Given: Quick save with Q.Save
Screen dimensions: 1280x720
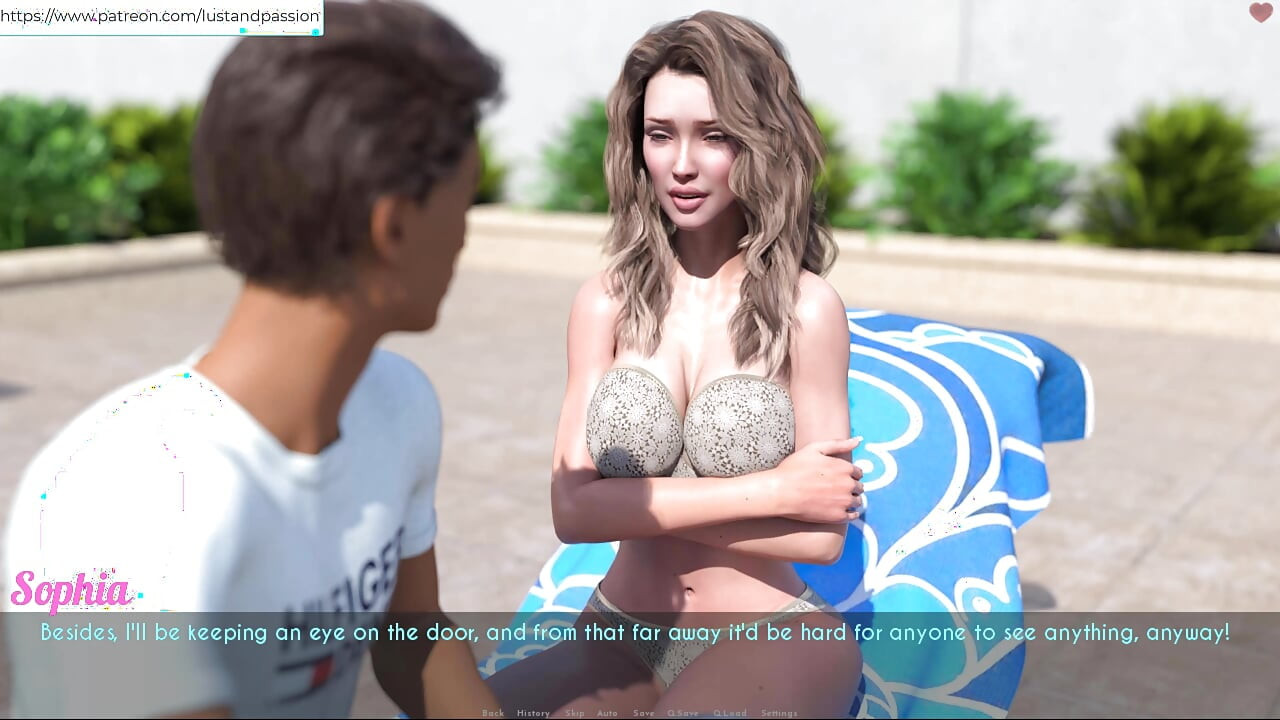Looking at the screenshot, I should [684, 713].
